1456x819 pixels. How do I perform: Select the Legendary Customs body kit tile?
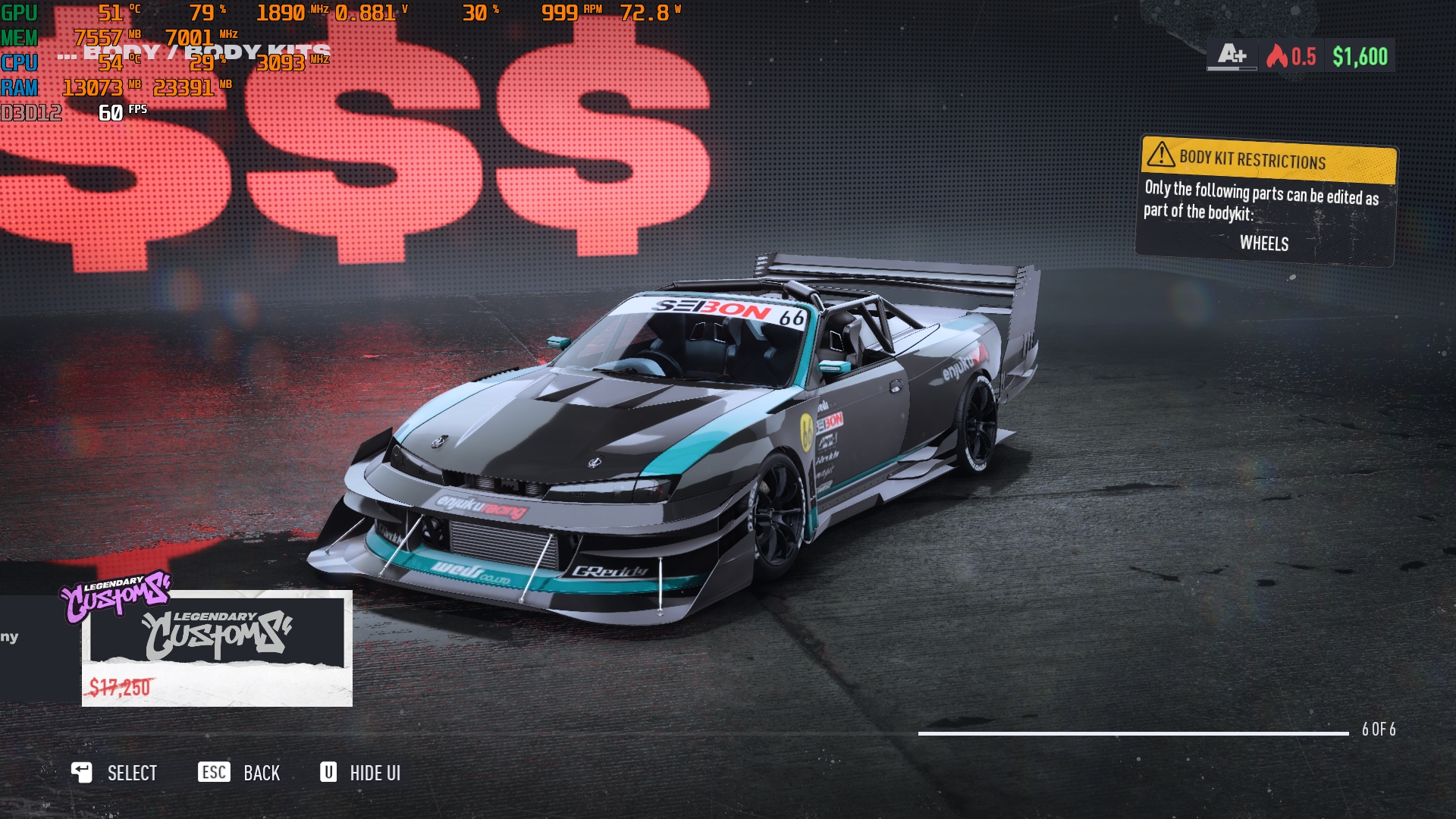[x=217, y=648]
